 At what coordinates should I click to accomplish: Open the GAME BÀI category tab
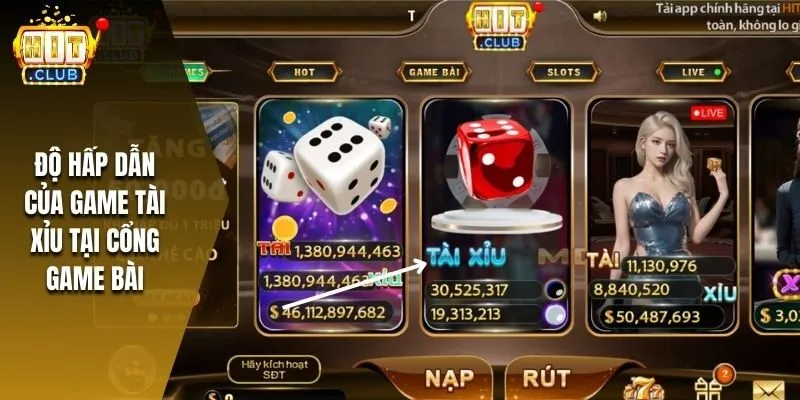pos(434,72)
